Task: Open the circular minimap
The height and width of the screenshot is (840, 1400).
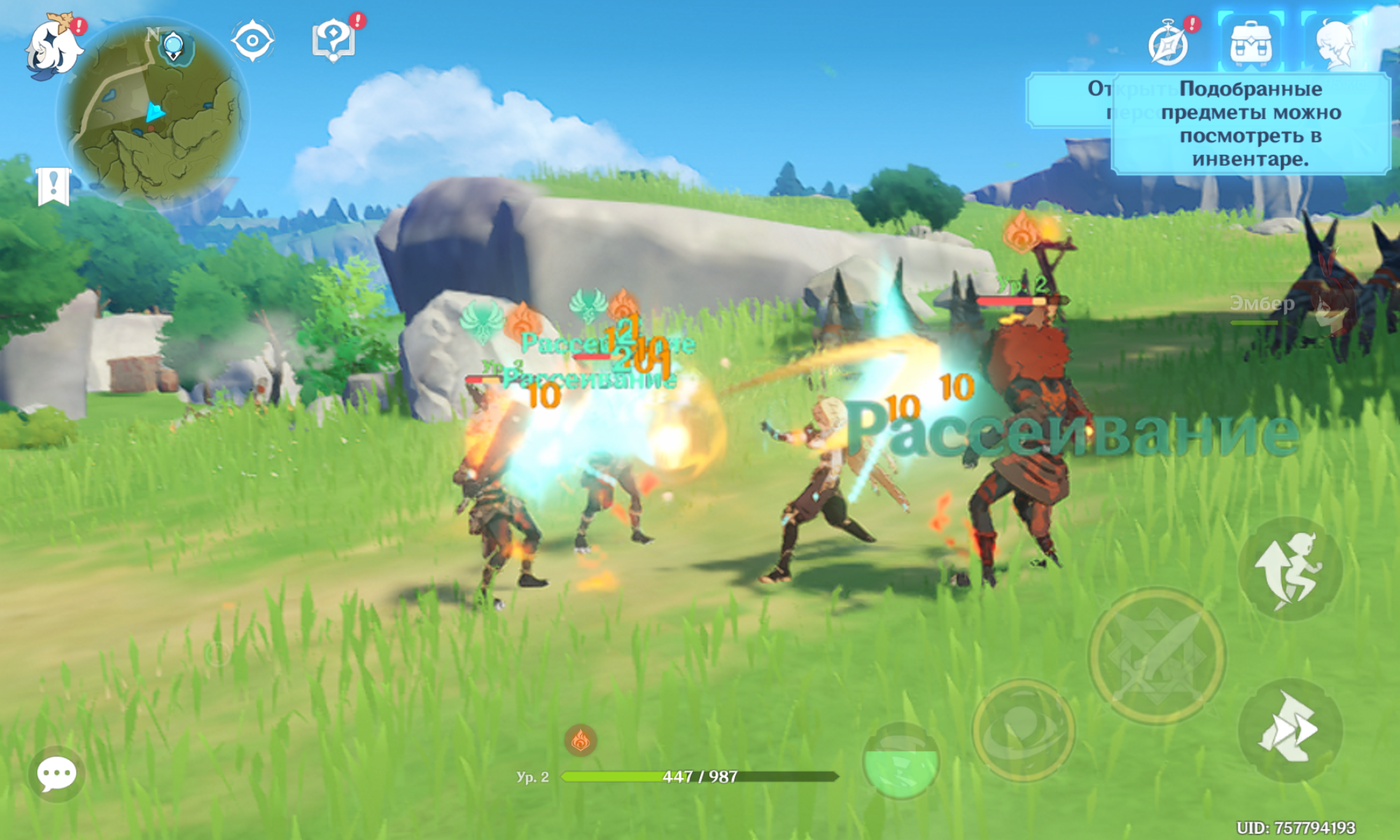Action: click(153, 113)
